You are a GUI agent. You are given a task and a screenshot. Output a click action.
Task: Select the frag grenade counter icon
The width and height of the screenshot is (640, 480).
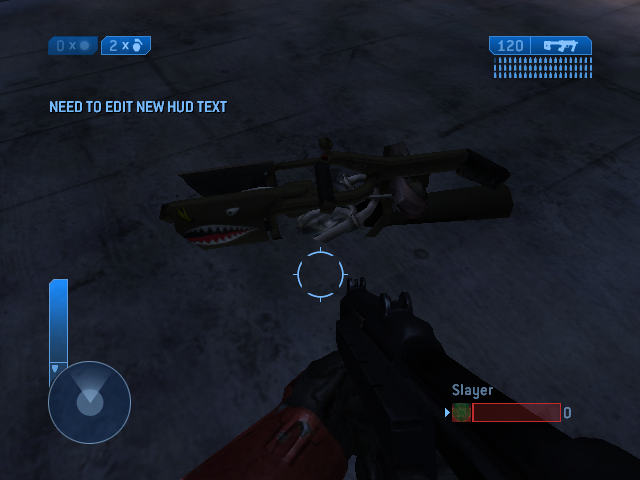click(x=138, y=46)
